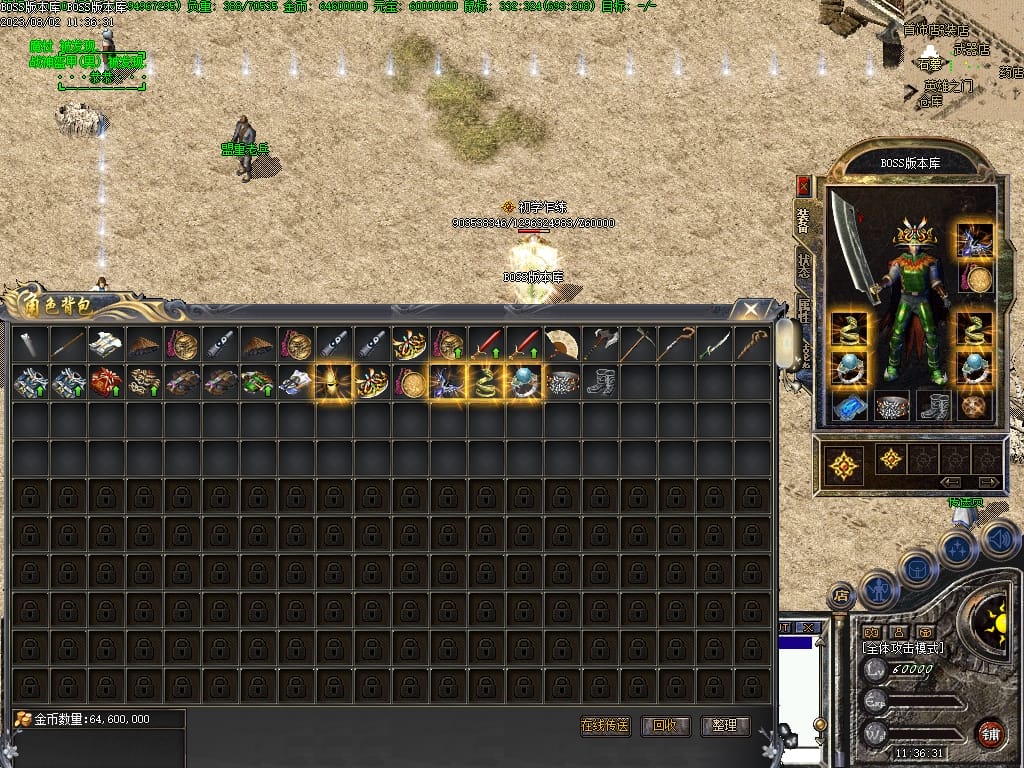The image size is (1024, 768).
Task: Select the folding fan in the backpack
Action: pyautogui.click(x=561, y=345)
